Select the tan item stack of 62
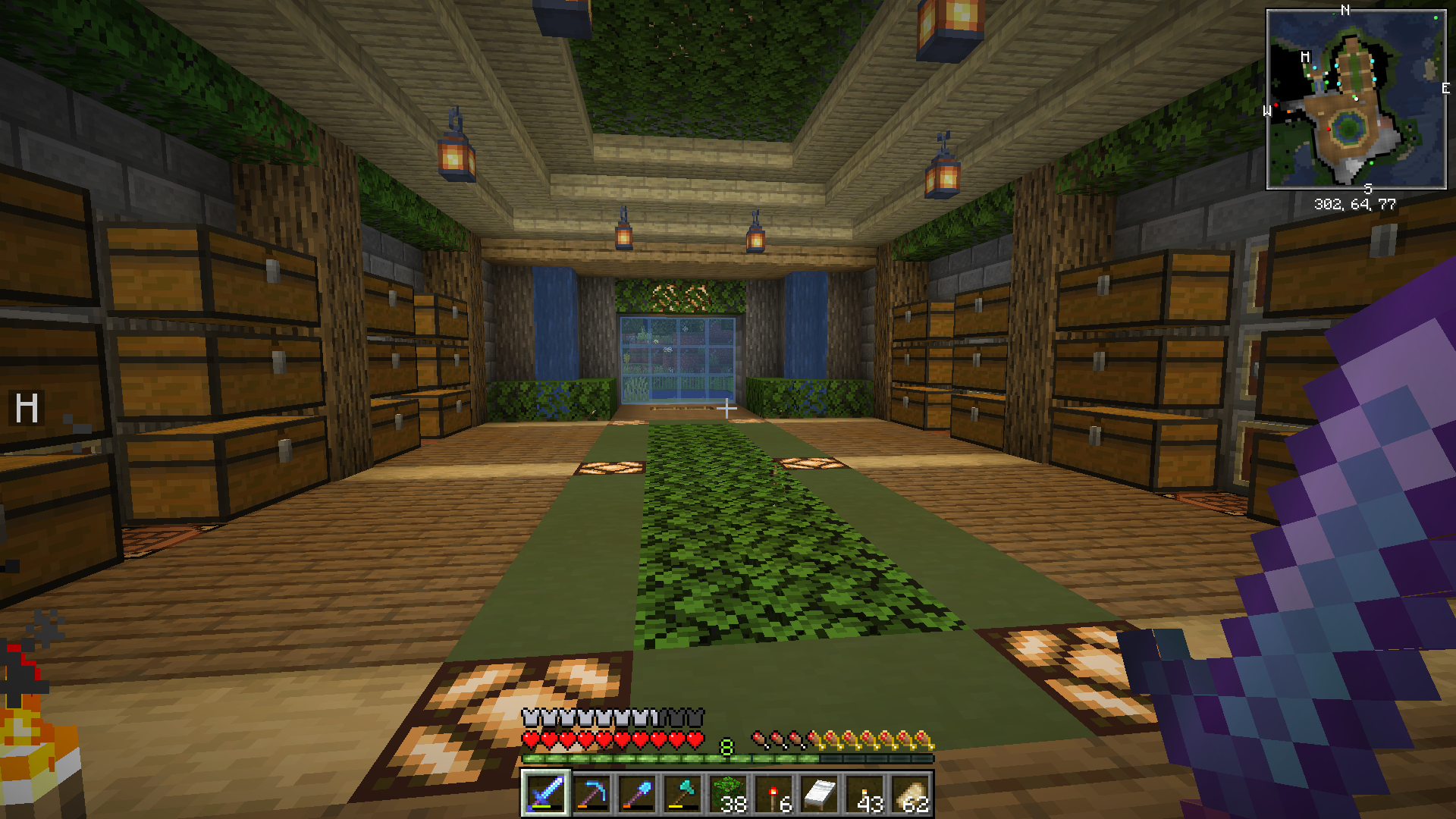 (x=910, y=794)
